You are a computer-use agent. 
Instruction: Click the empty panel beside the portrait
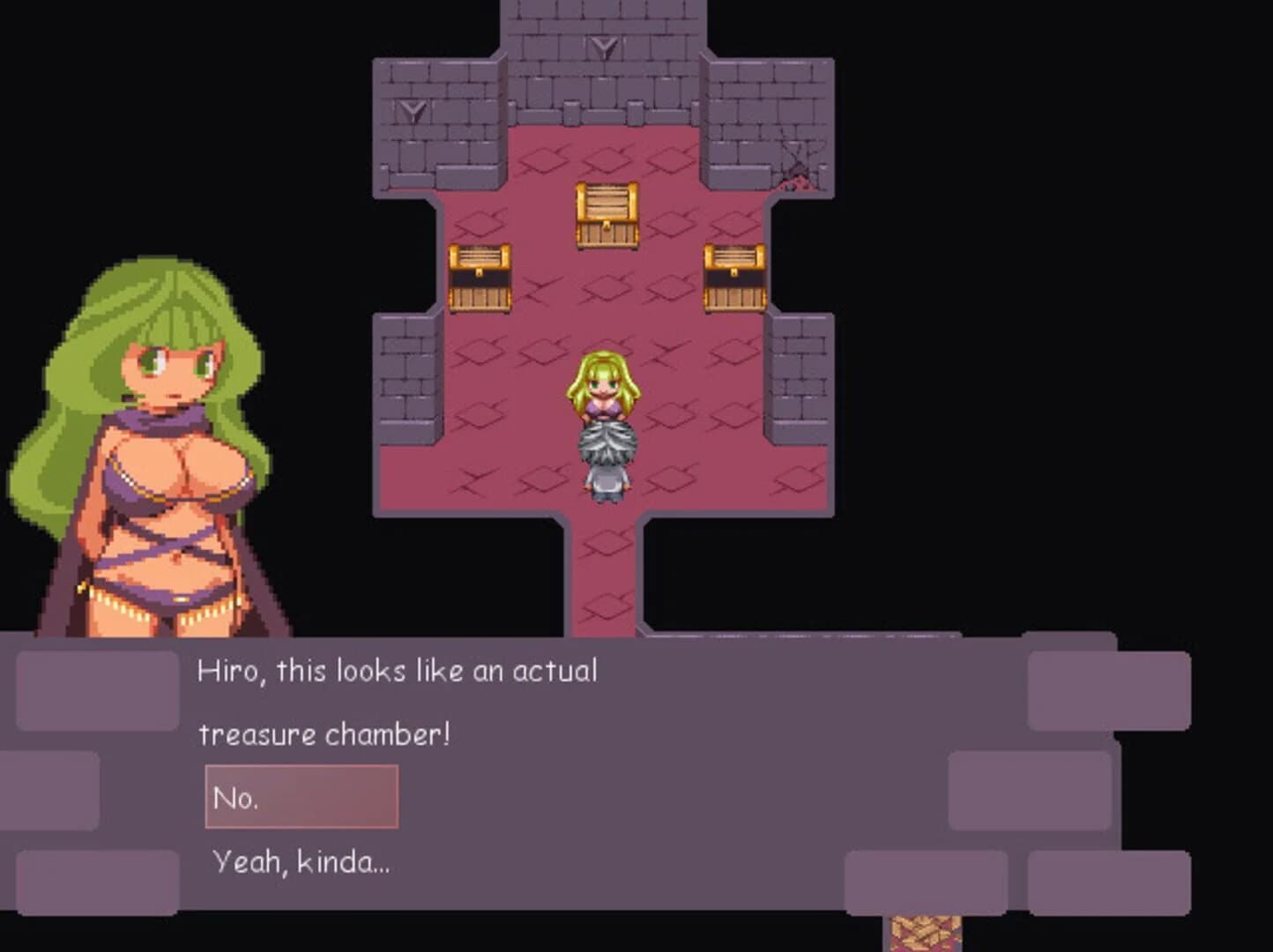coord(97,692)
